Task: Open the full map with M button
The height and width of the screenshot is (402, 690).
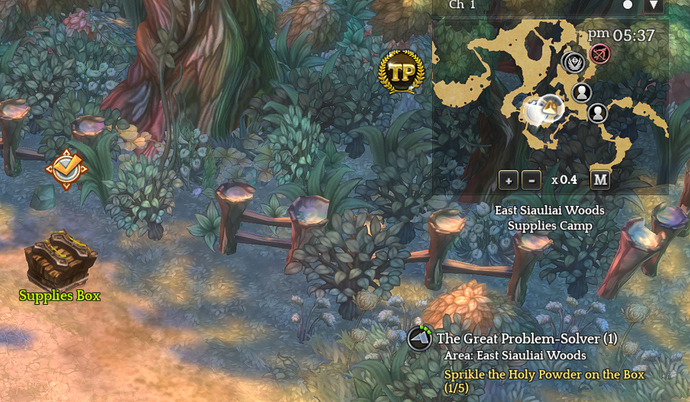Action: 600,180
